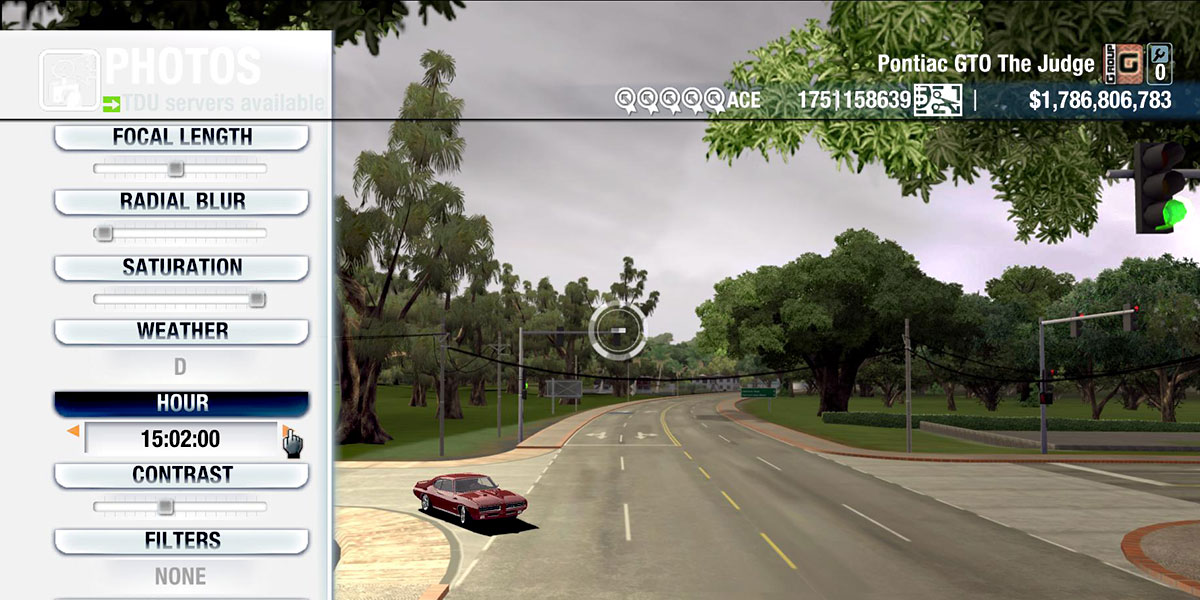Select the highlighted Hour option
The image size is (1200, 600).
point(181,403)
